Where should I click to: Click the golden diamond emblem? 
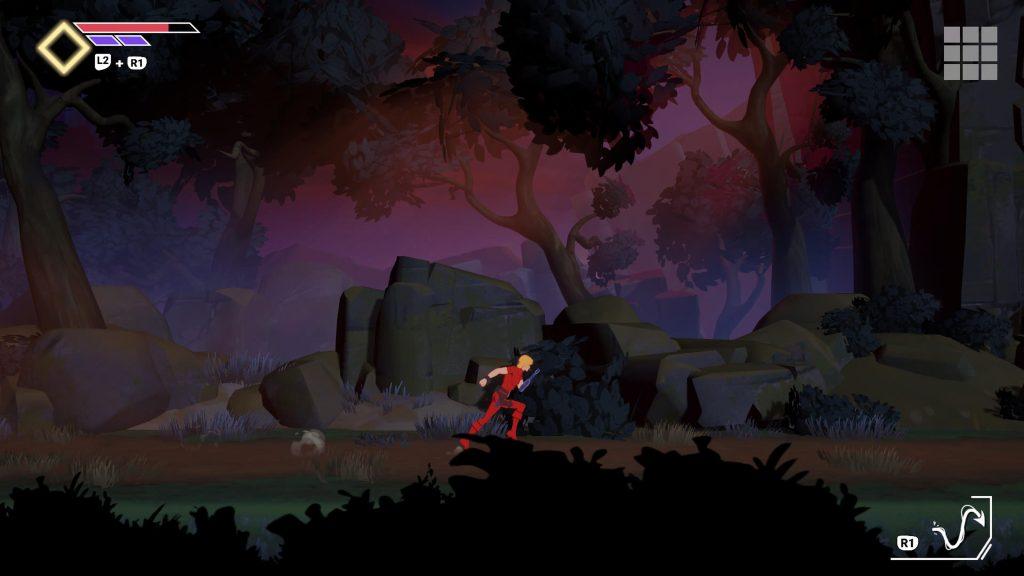[63, 48]
